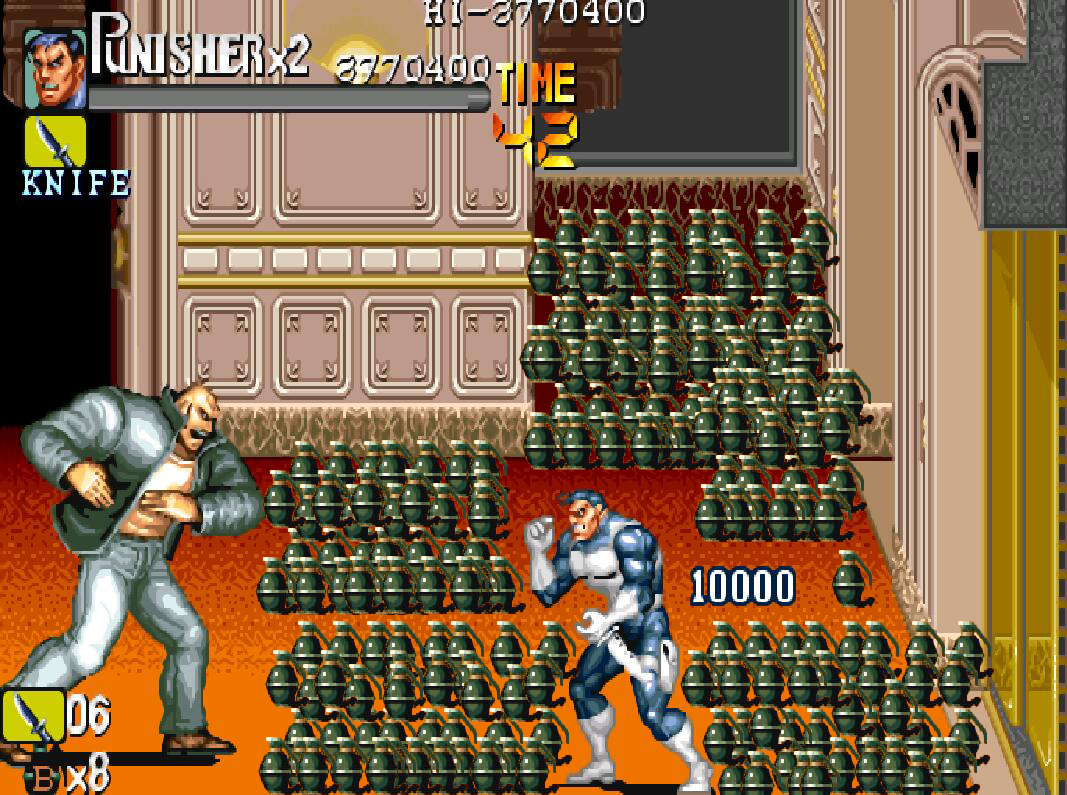Select the weapon icon labeled KNIFE
This screenshot has height=795, width=1067.
click(56, 143)
